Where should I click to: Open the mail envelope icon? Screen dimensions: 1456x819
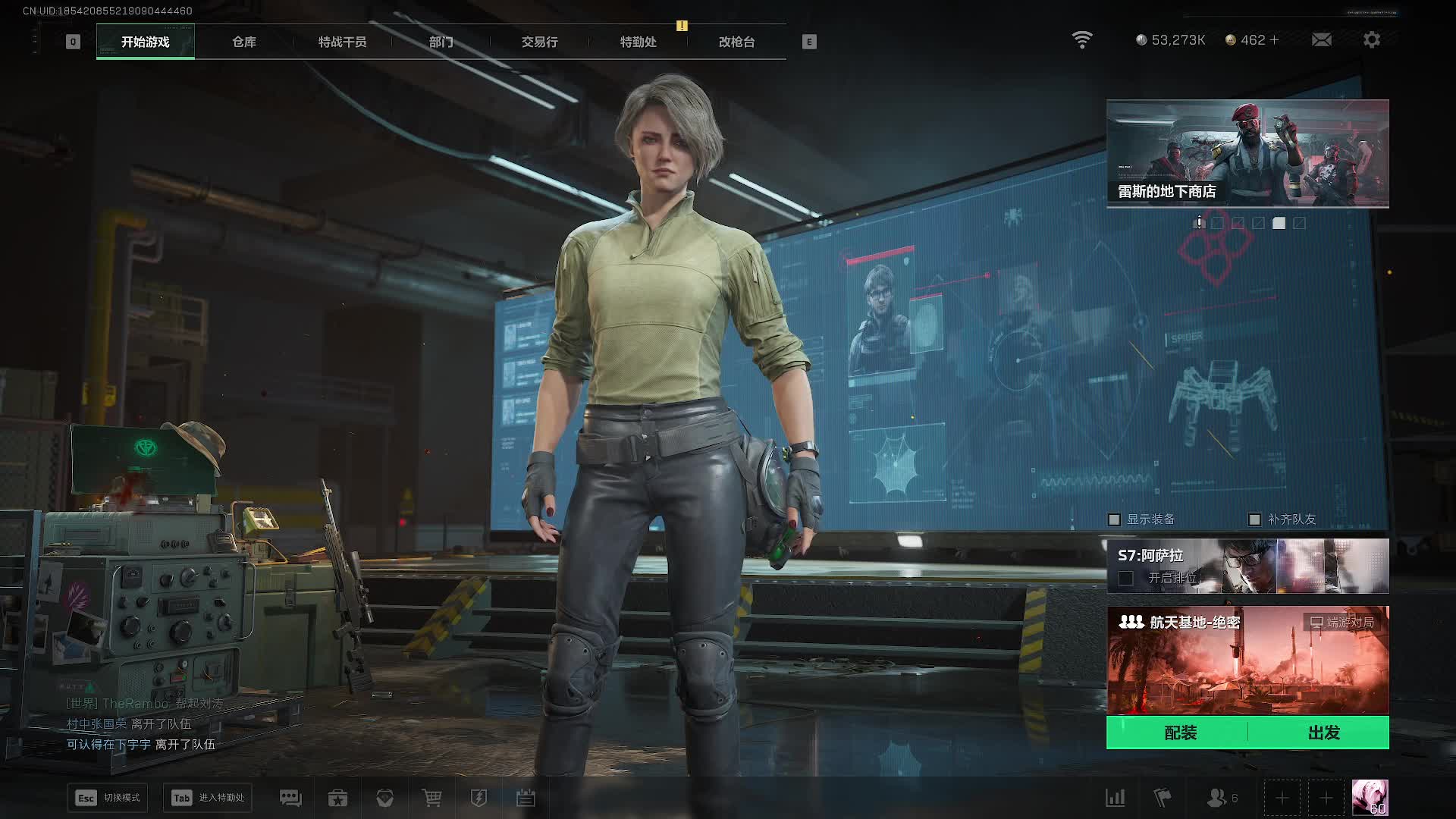pyautogui.click(x=1321, y=39)
